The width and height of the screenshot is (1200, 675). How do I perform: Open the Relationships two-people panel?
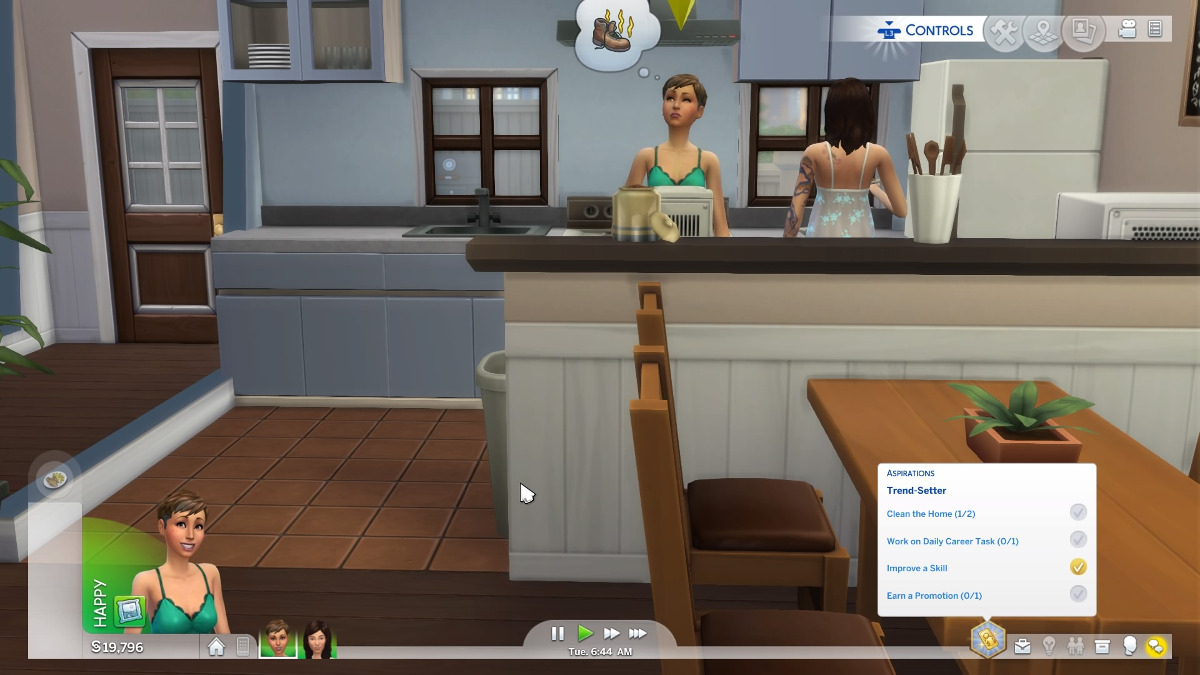(x=1076, y=646)
